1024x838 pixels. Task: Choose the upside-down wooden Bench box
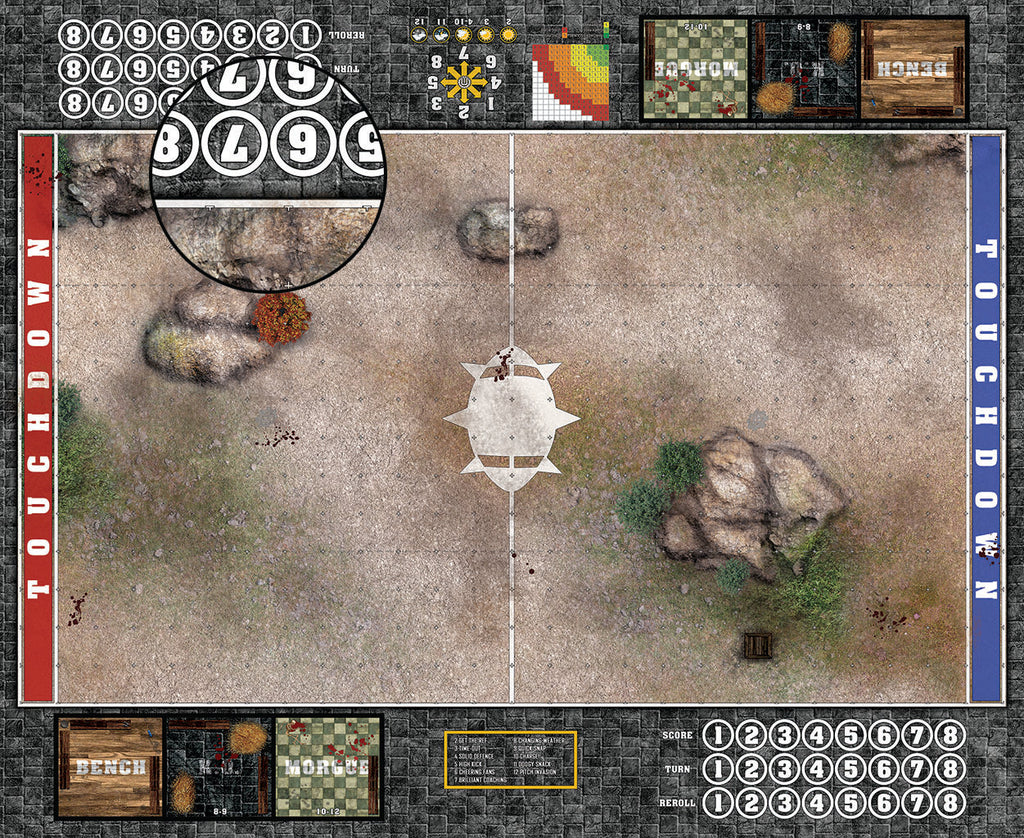[x=913, y=69]
